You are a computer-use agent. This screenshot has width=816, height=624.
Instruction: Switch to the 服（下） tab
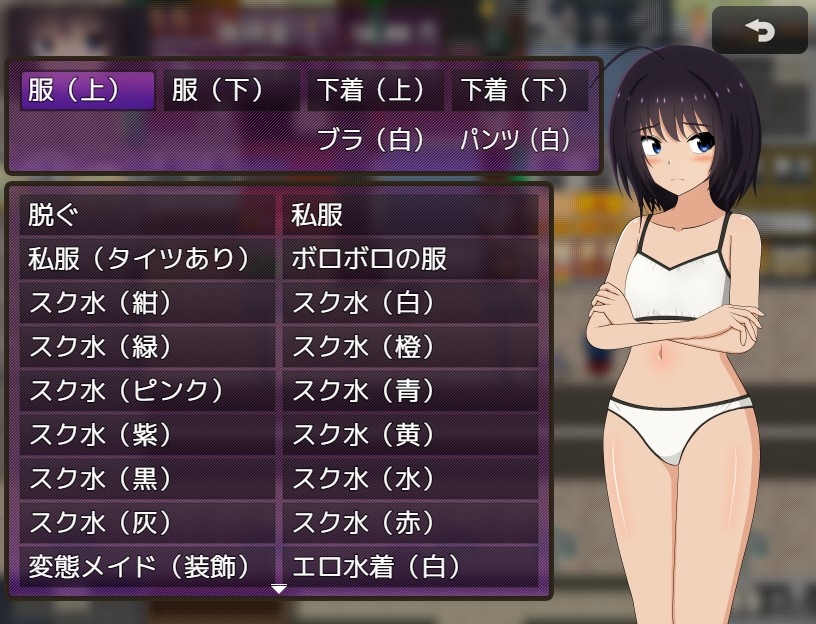[231, 91]
